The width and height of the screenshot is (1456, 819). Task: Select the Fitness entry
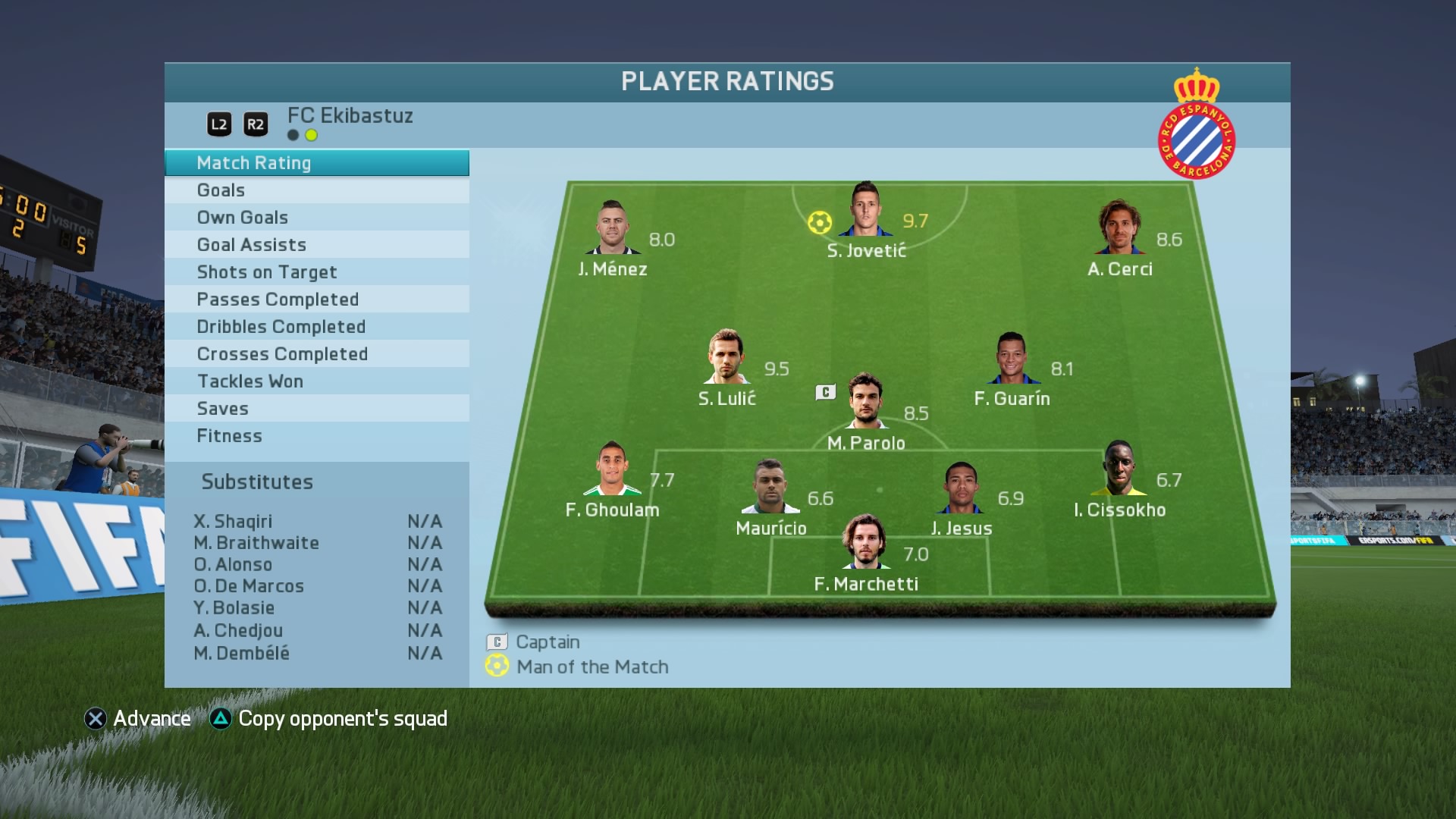tap(316, 436)
